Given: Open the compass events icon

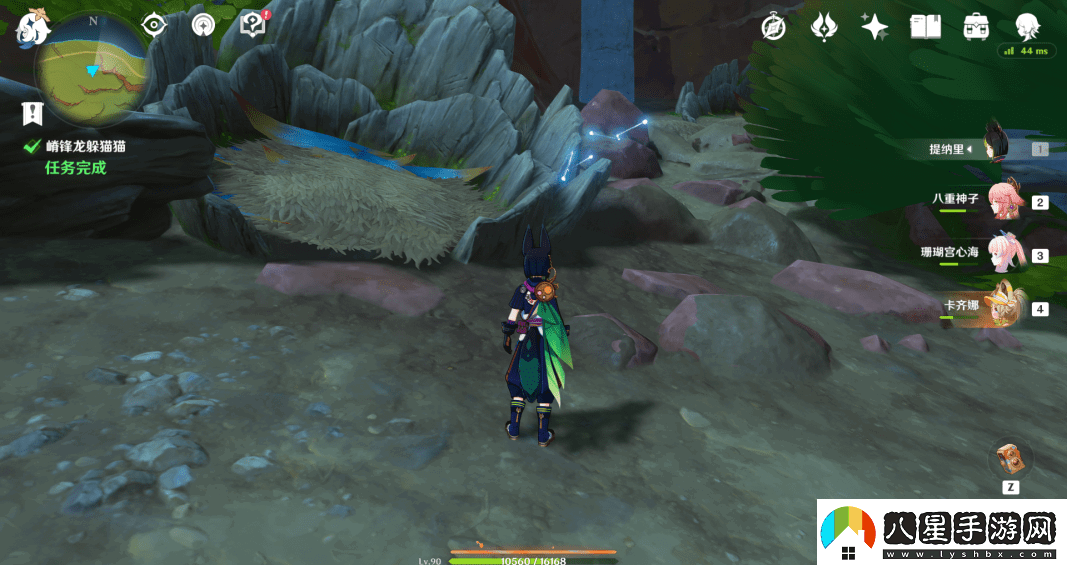Looking at the screenshot, I should [772, 27].
